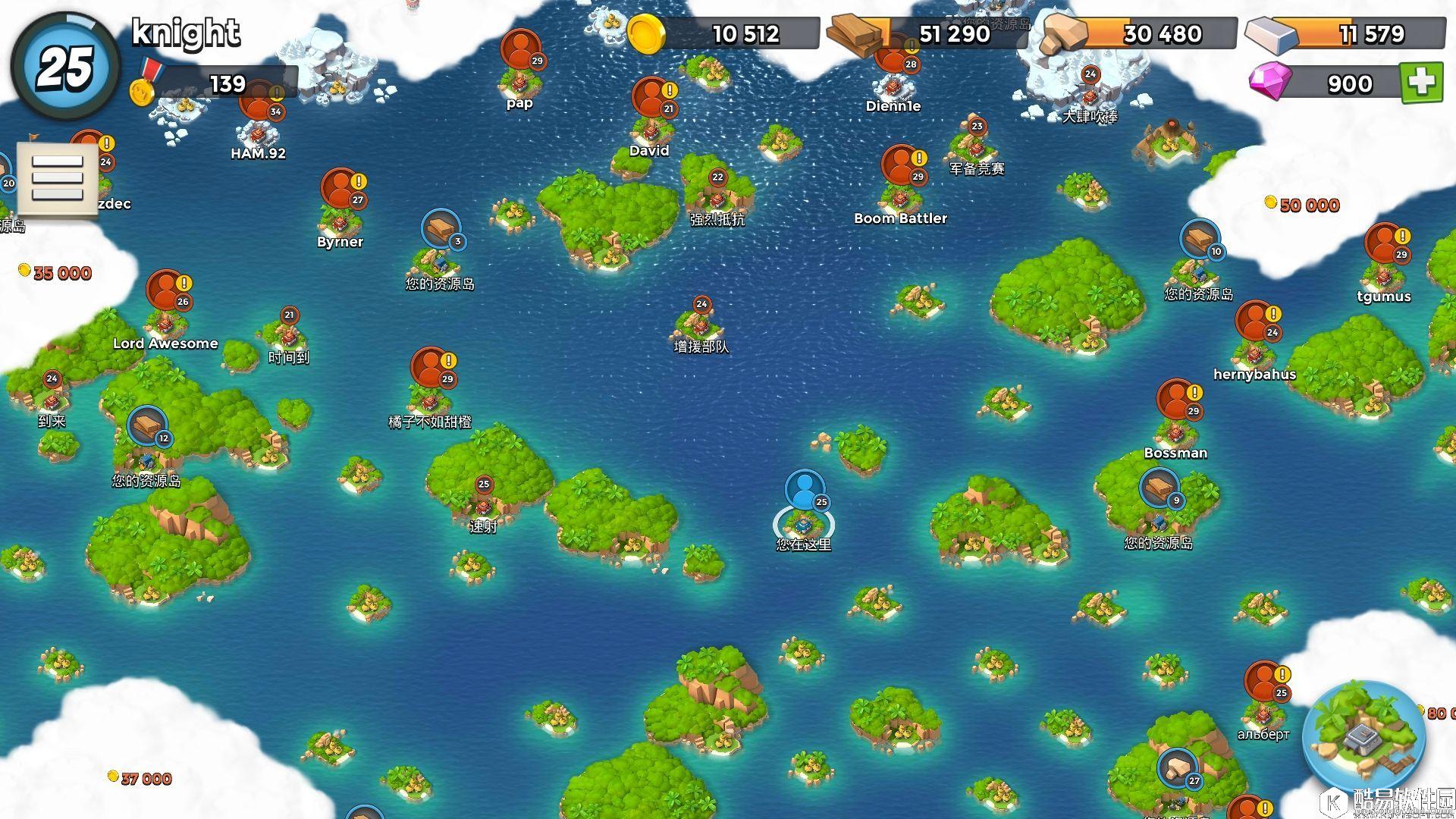
Task: Select your own blue home marker
Action: (805, 491)
